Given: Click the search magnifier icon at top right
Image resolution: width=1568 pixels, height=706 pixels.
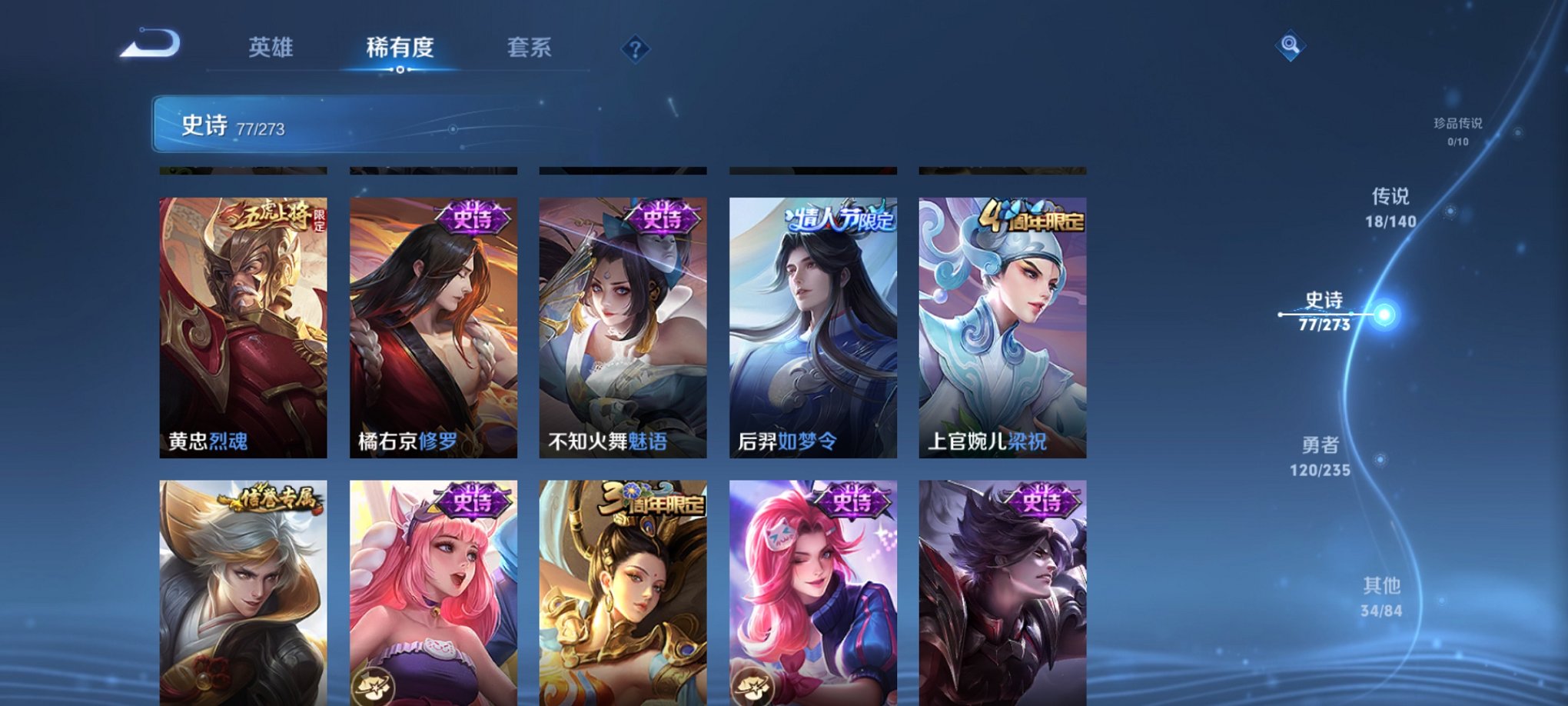Looking at the screenshot, I should point(1290,46).
